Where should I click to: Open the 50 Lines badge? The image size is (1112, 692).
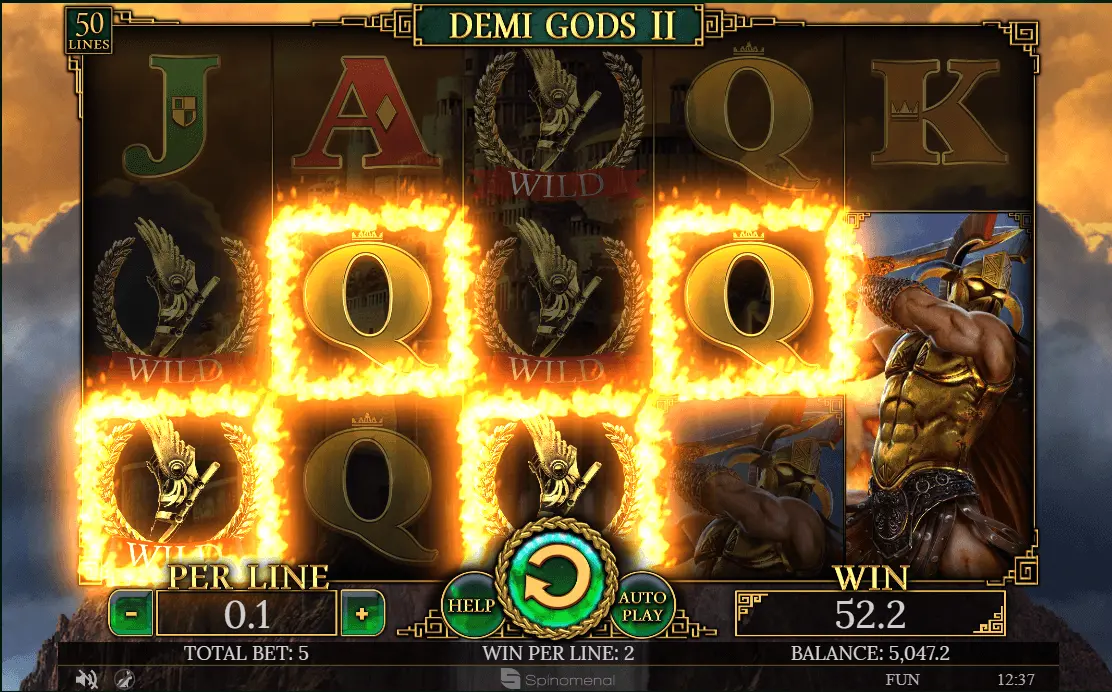89,31
